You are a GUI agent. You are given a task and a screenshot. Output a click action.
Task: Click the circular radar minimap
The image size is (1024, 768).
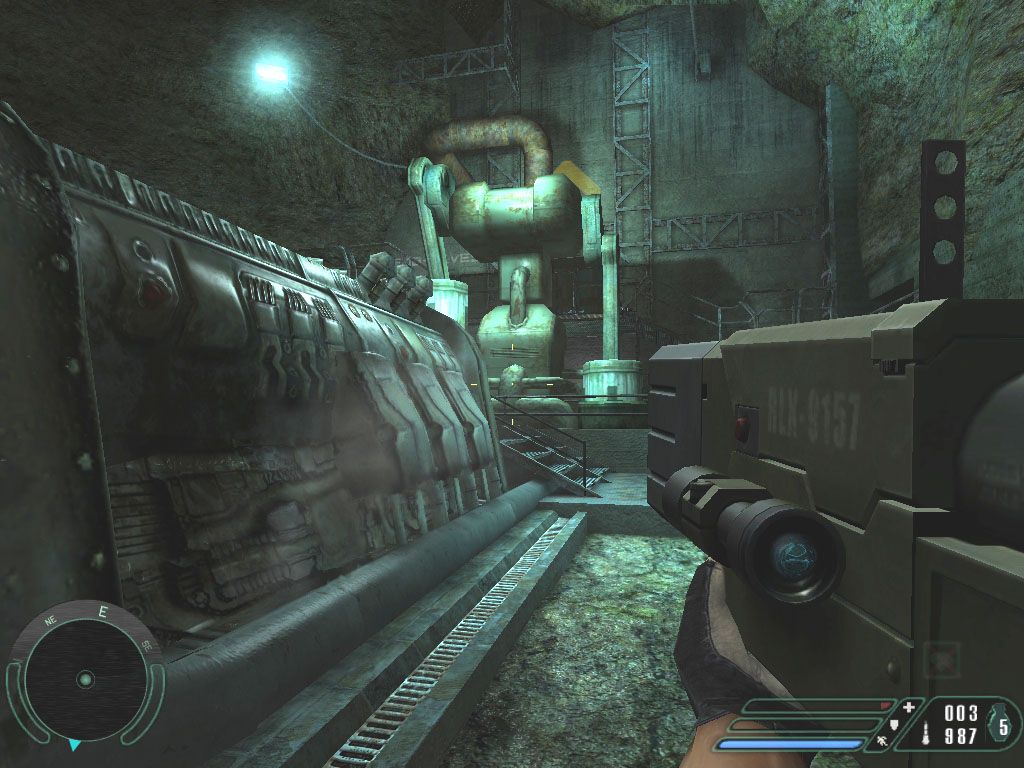pos(85,678)
